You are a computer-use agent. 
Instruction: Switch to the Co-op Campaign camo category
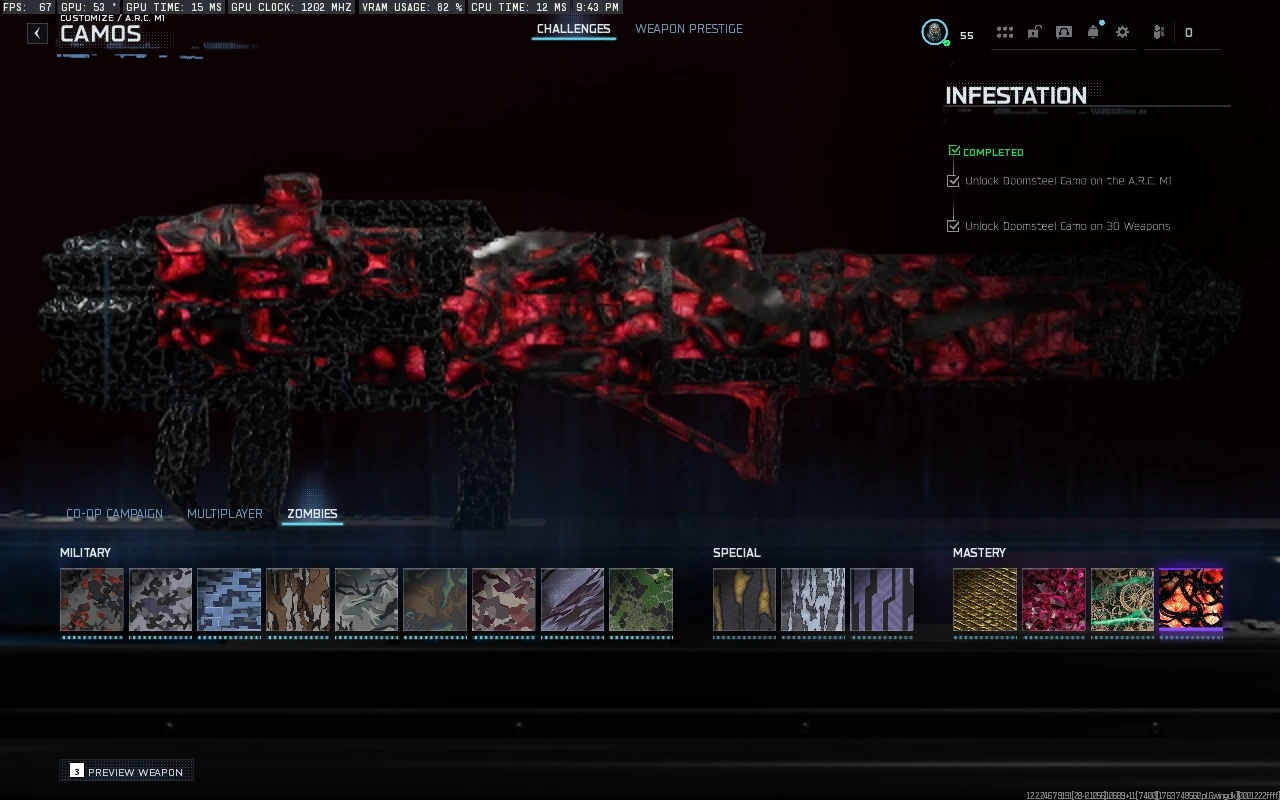(113, 513)
